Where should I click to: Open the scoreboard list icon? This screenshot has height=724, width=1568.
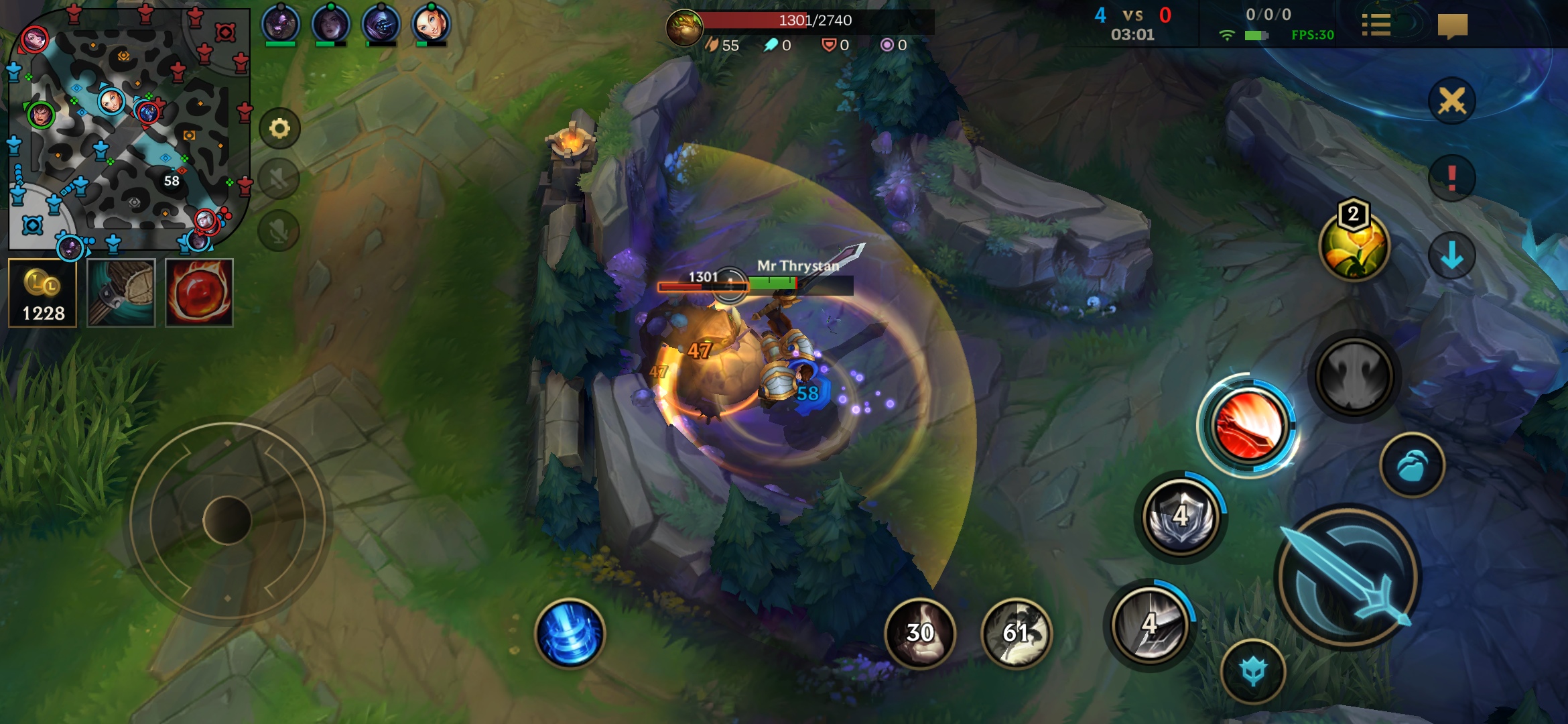tap(1376, 25)
